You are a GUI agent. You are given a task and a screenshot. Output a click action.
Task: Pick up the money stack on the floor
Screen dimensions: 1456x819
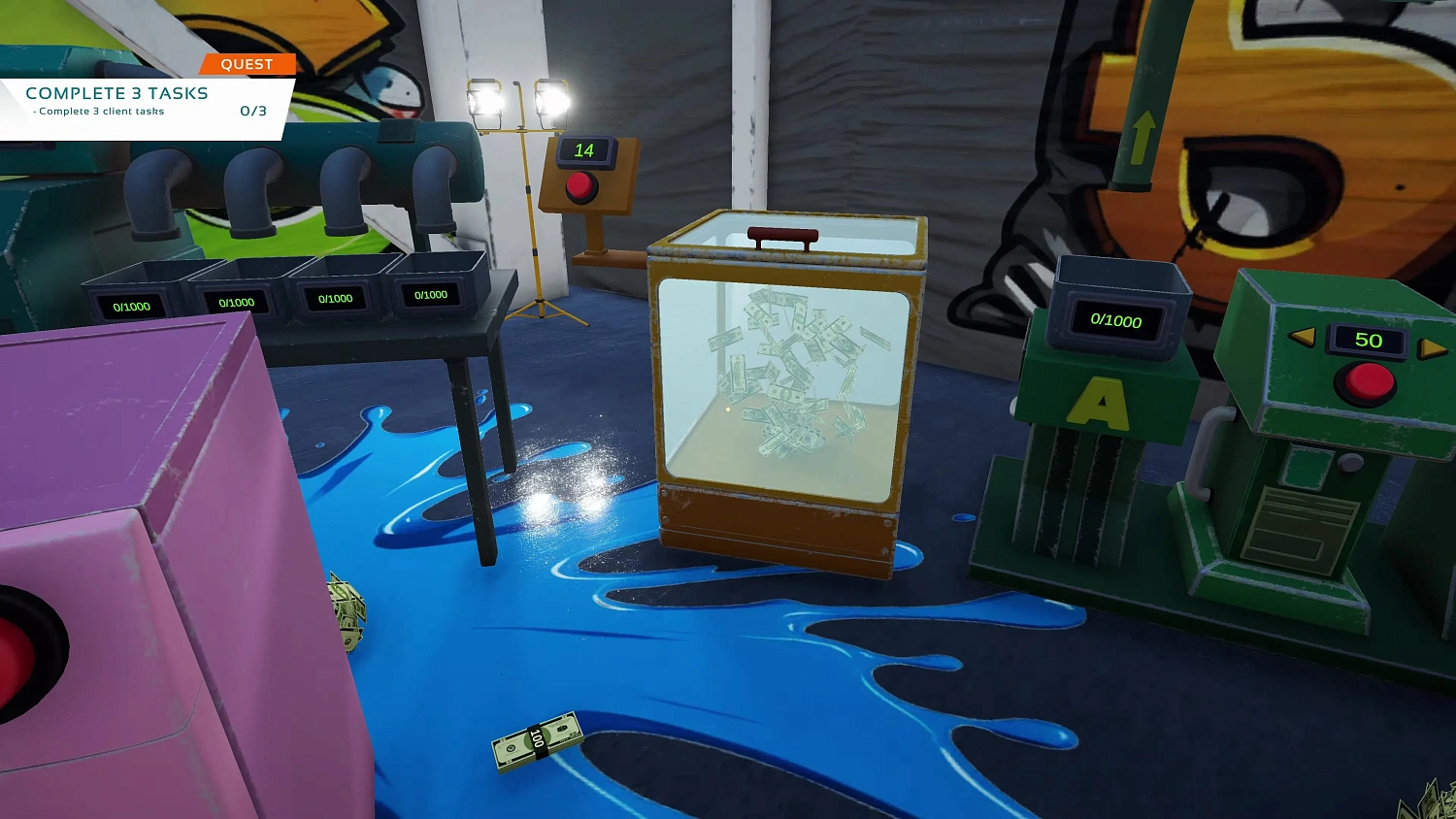537,740
